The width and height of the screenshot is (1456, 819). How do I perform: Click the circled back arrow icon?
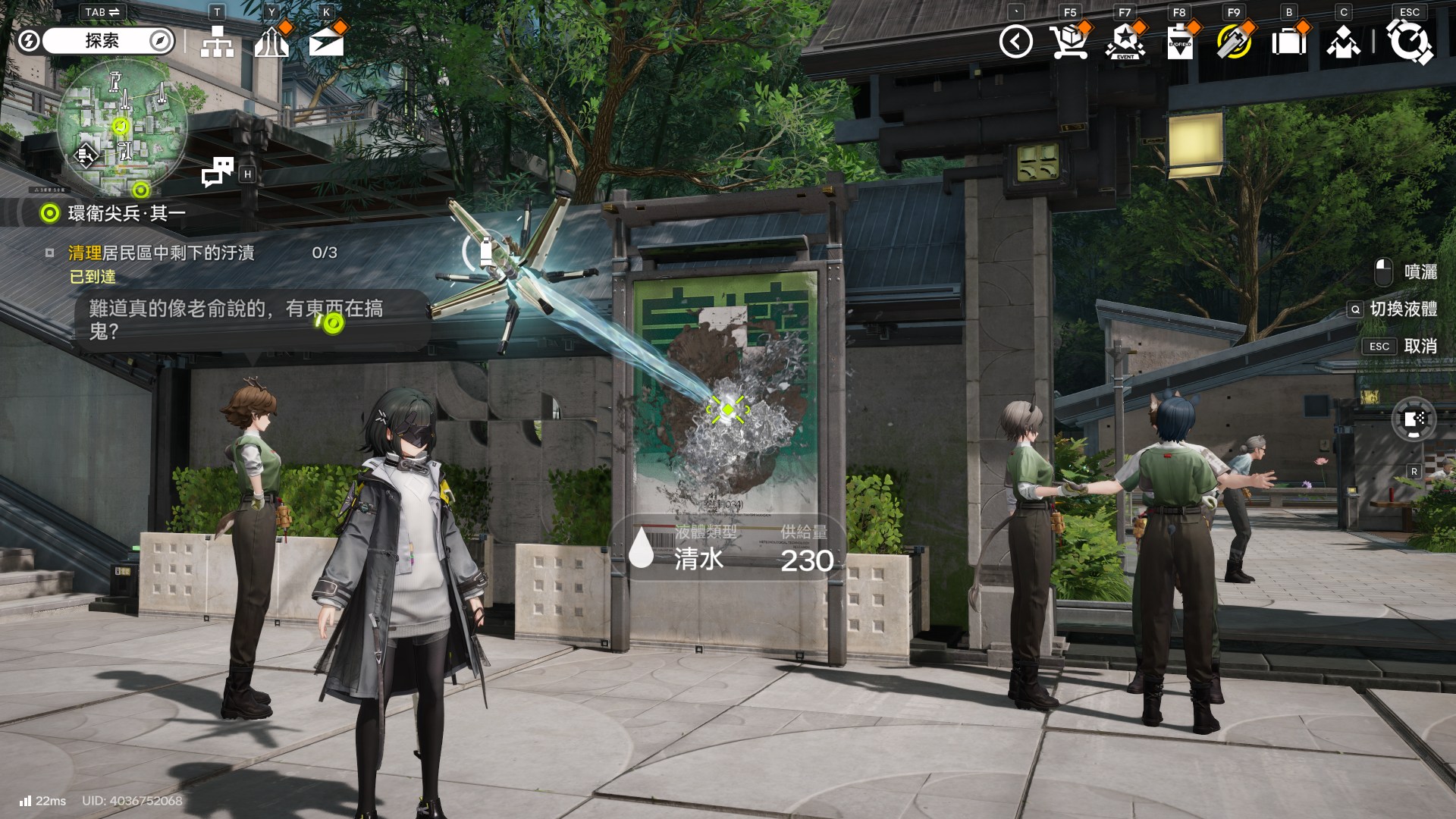(x=1015, y=42)
